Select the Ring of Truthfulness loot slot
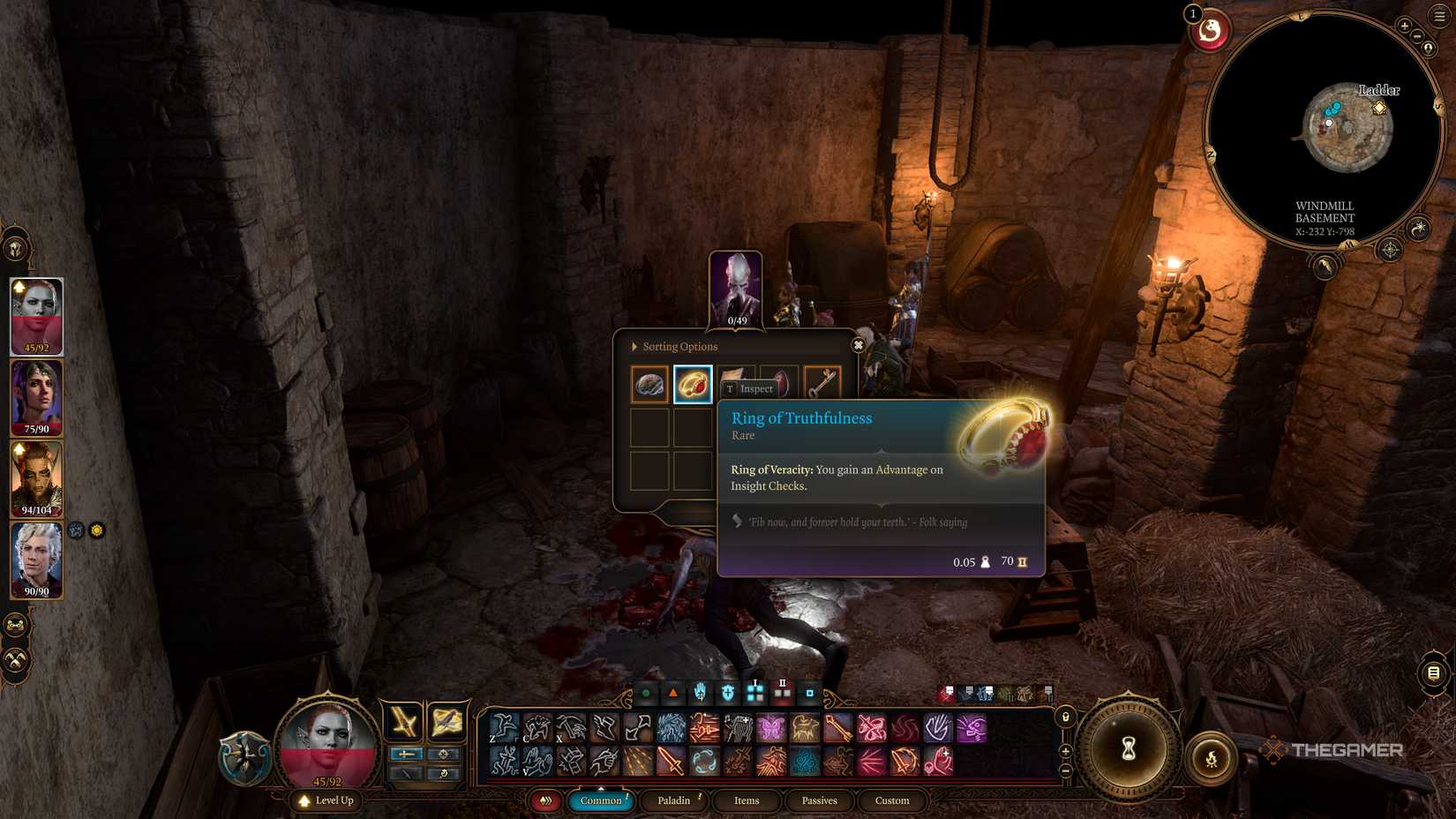This screenshot has width=1456, height=819. click(693, 385)
